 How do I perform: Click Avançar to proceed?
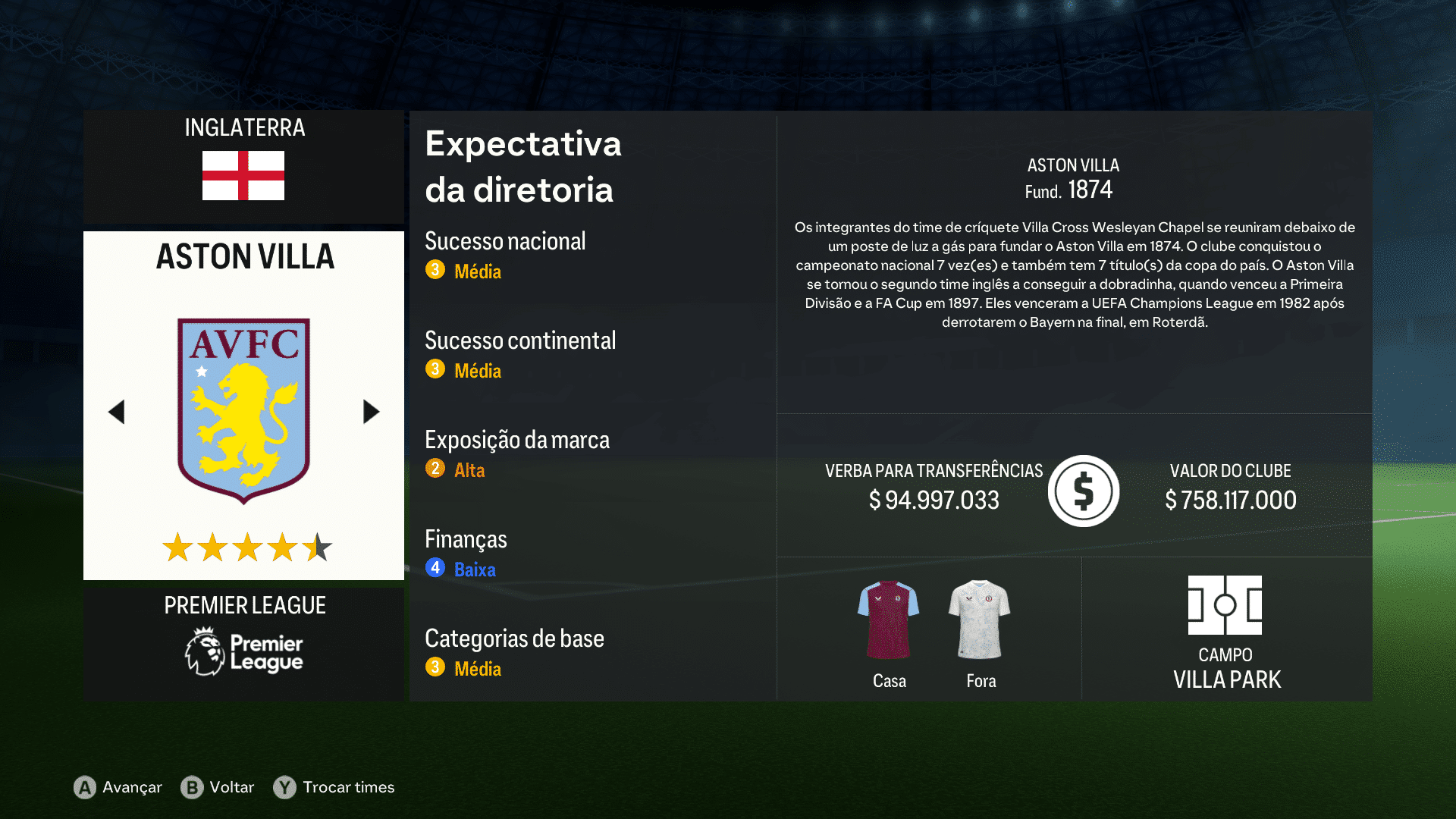(x=131, y=787)
